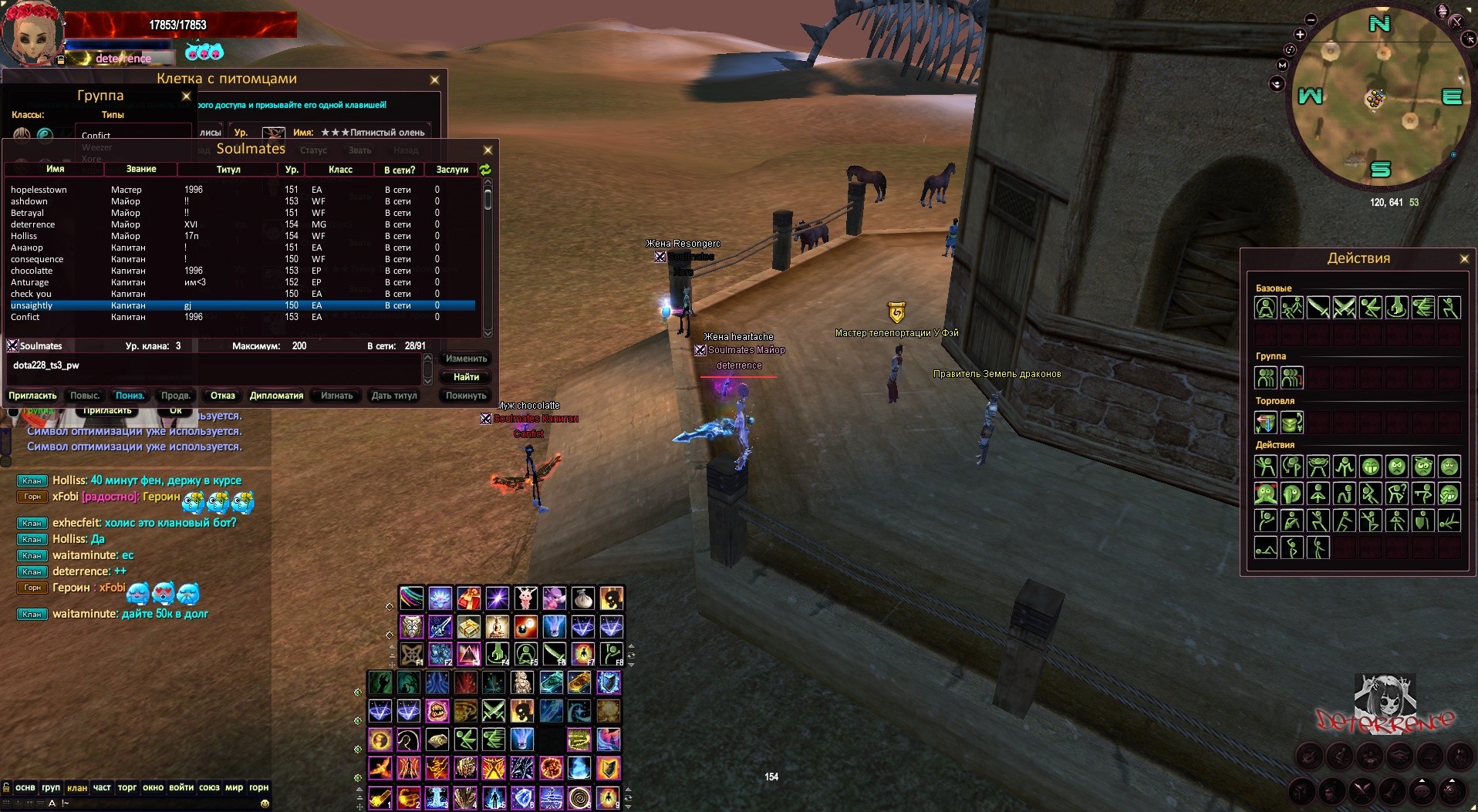Click the Пригласить button in clan window
The height and width of the screenshot is (812, 1478).
[x=32, y=396]
